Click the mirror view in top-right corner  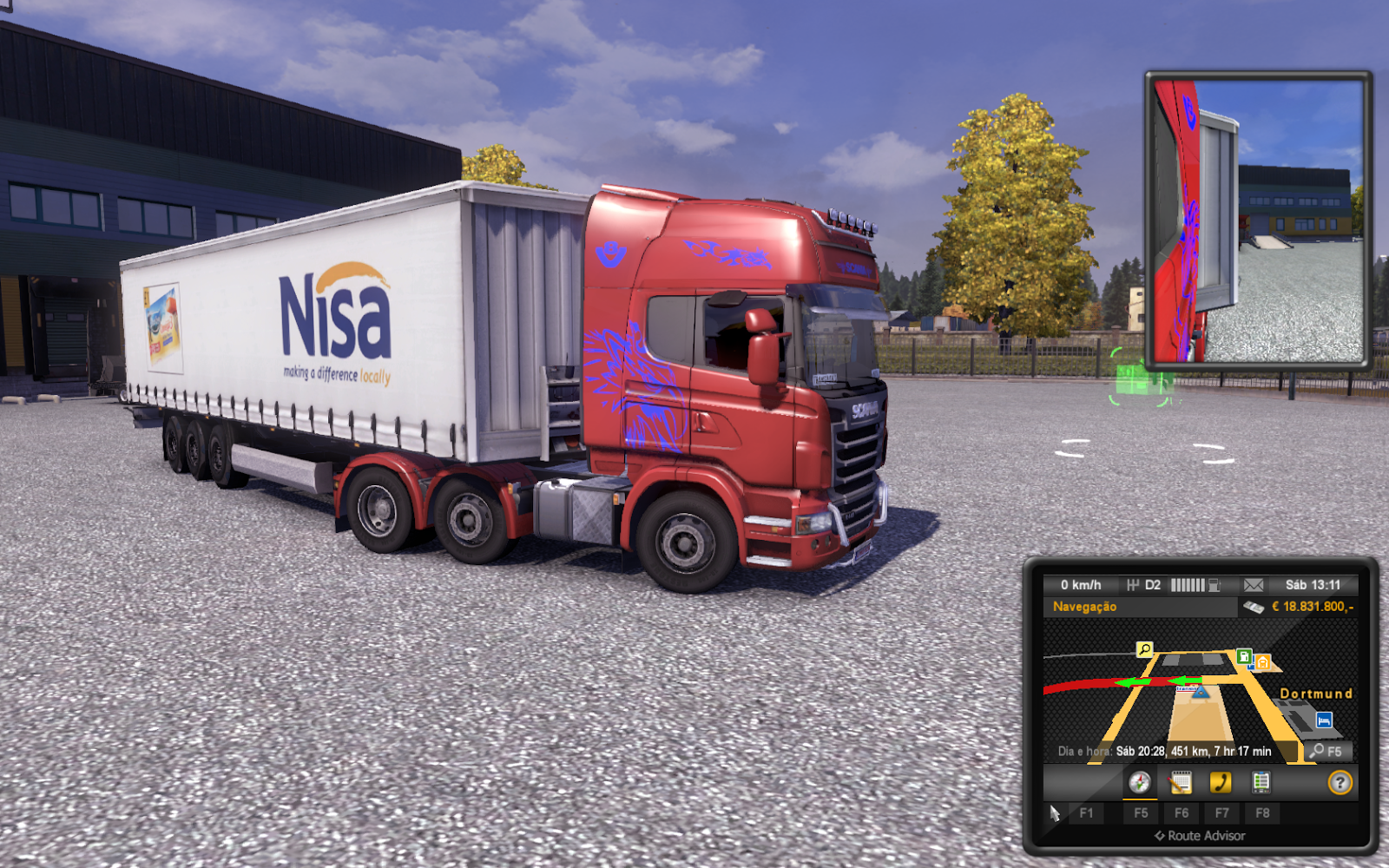(x=1257, y=217)
